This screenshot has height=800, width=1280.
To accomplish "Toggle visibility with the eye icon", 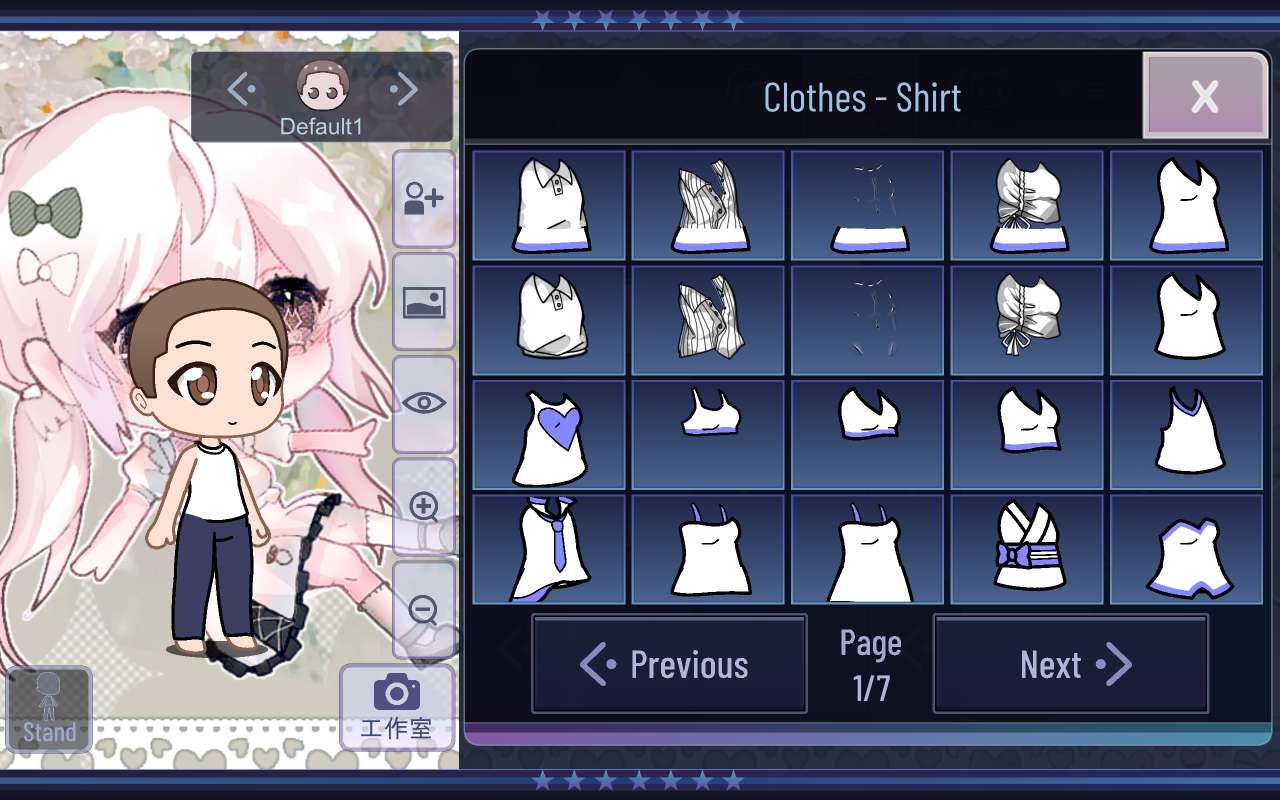I will [x=424, y=403].
